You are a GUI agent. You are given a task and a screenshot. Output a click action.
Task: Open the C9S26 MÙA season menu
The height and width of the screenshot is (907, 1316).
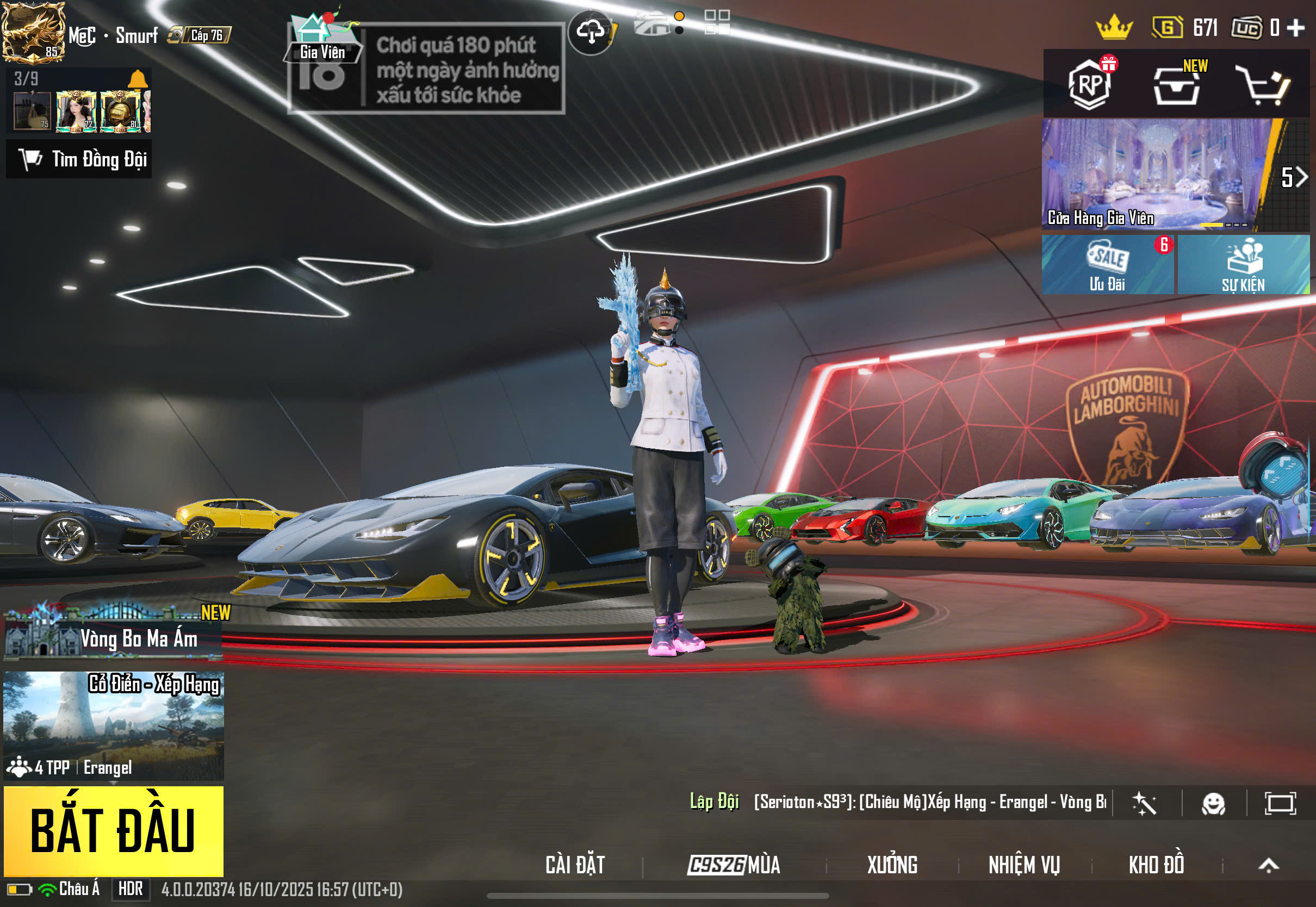click(x=734, y=865)
